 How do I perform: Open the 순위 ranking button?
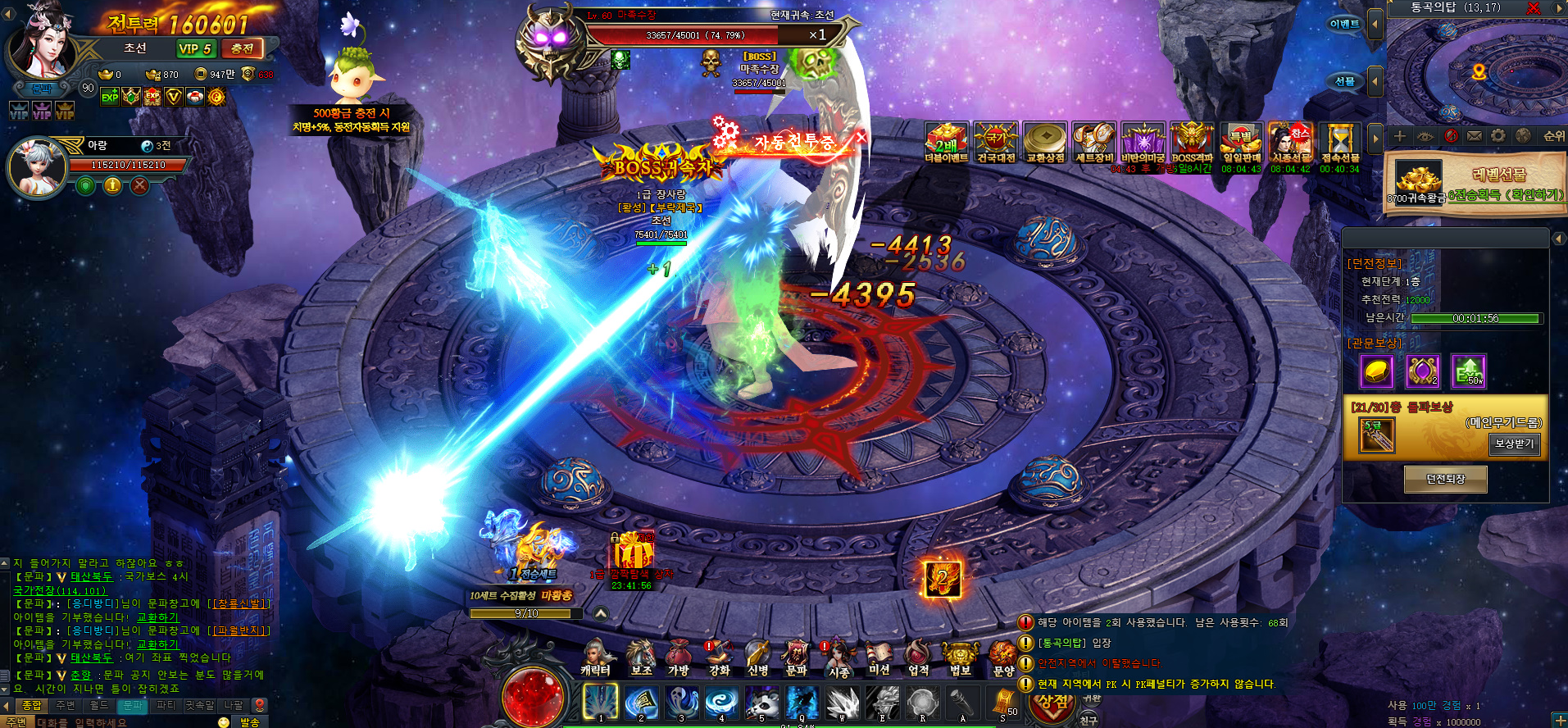click(1553, 136)
